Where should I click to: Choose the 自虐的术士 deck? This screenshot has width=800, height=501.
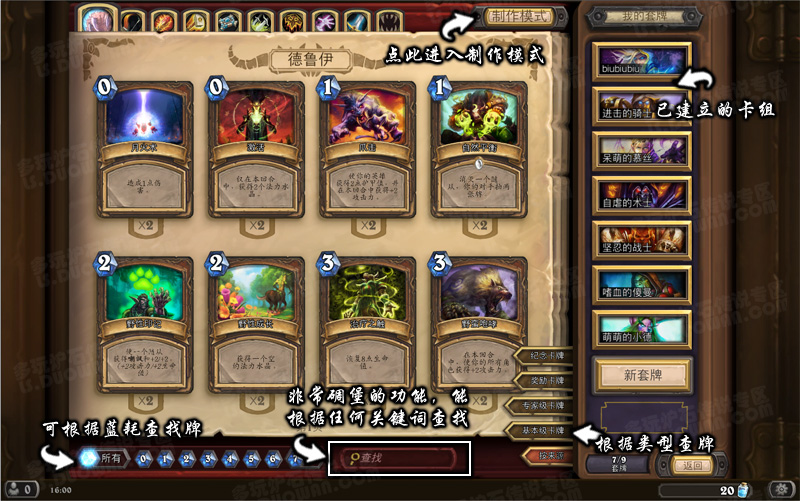click(641, 194)
